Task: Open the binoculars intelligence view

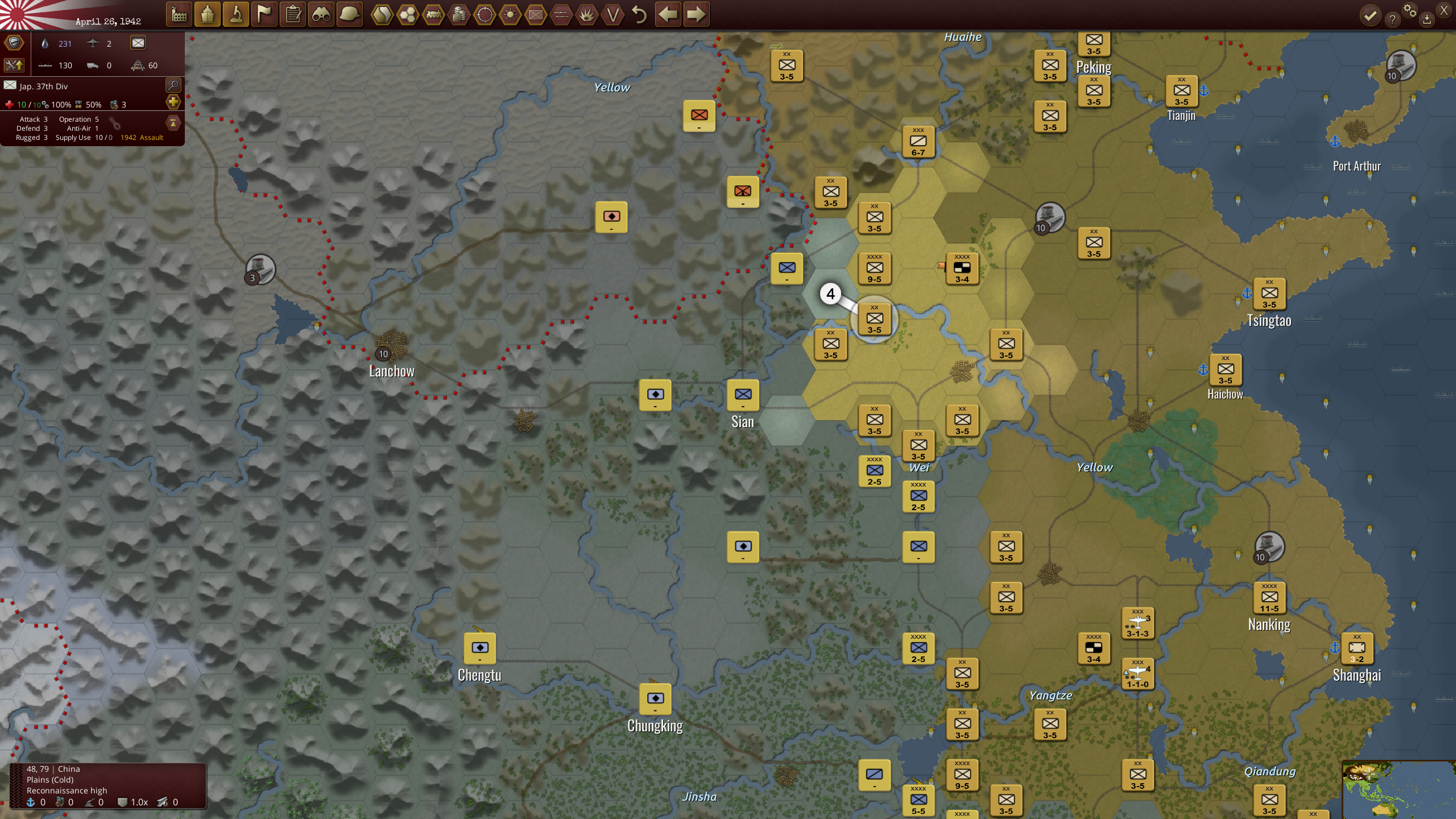Action: point(321,15)
